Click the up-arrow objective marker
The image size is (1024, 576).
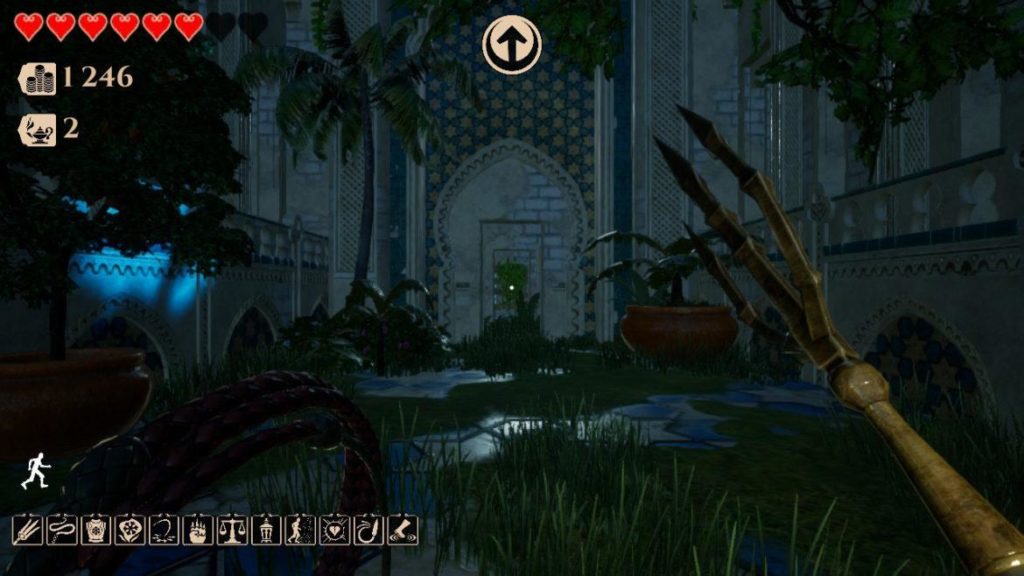click(x=511, y=43)
